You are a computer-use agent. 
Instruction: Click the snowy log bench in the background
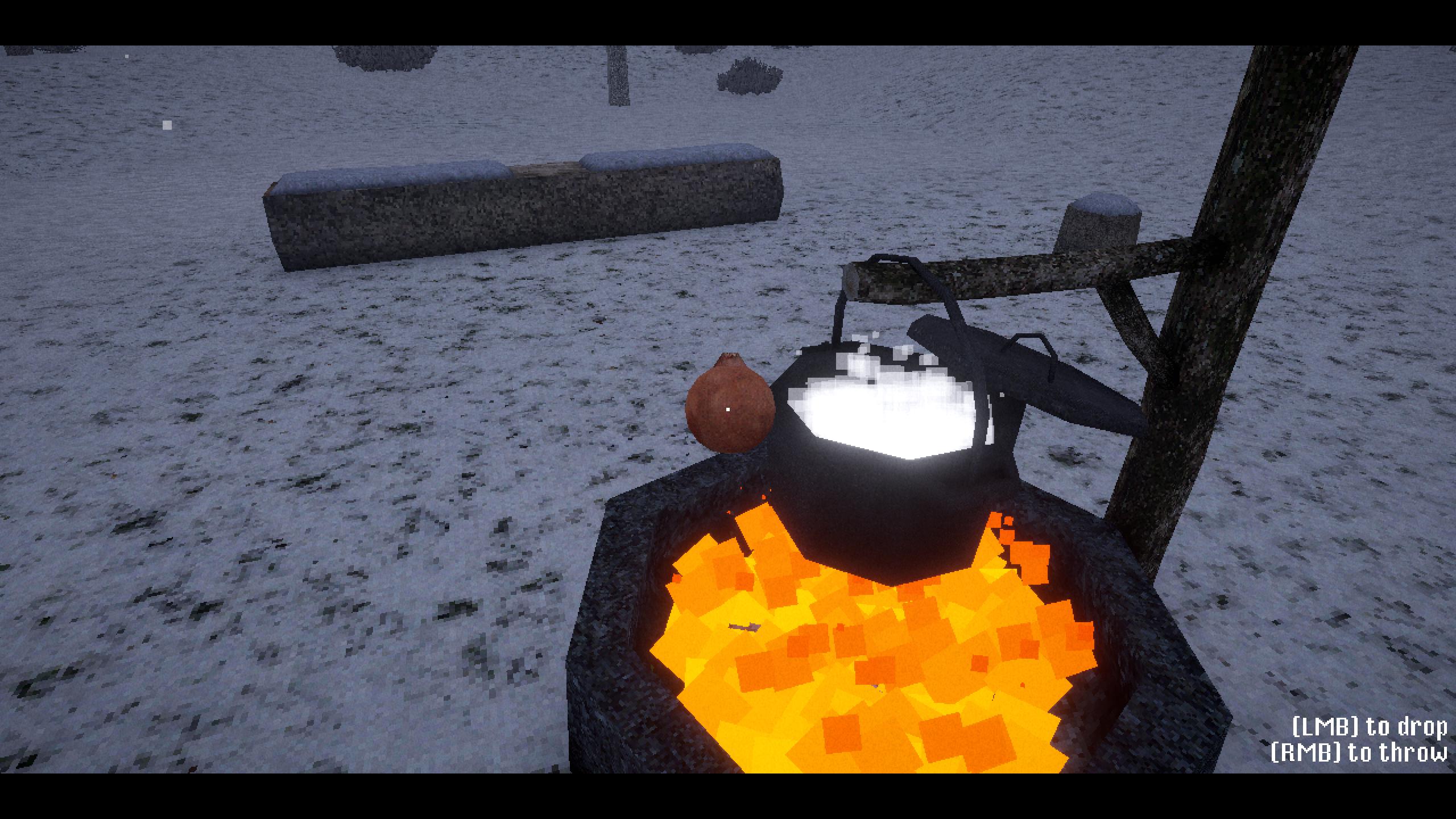tap(512, 205)
